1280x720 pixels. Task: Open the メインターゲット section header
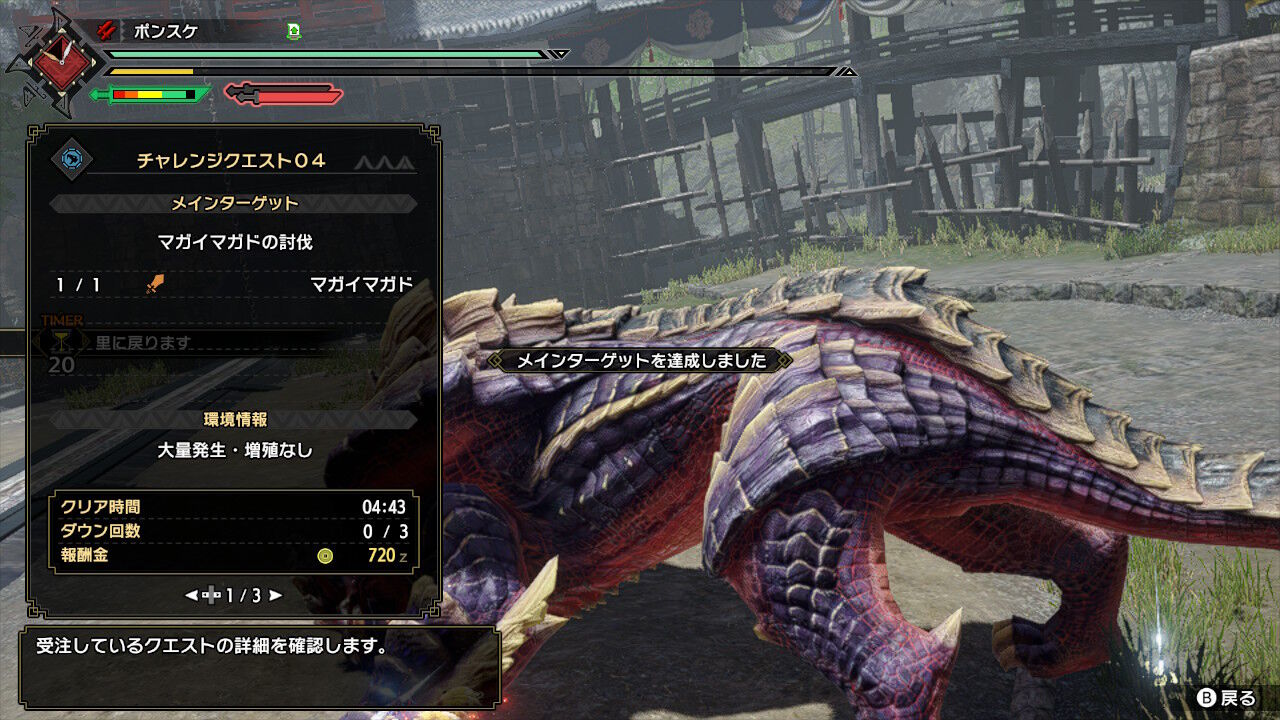point(236,206)
